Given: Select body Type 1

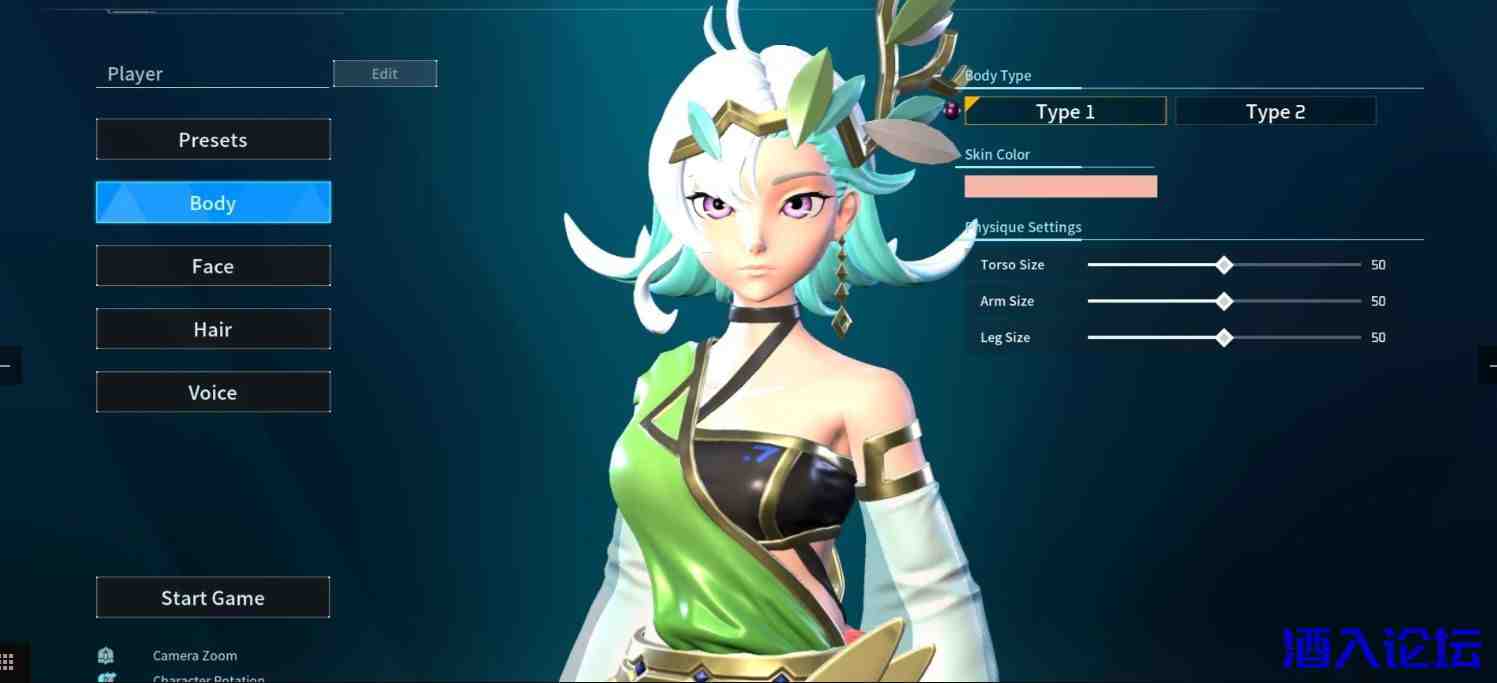Looking at the screenshot, I should tap(1065, 112).
